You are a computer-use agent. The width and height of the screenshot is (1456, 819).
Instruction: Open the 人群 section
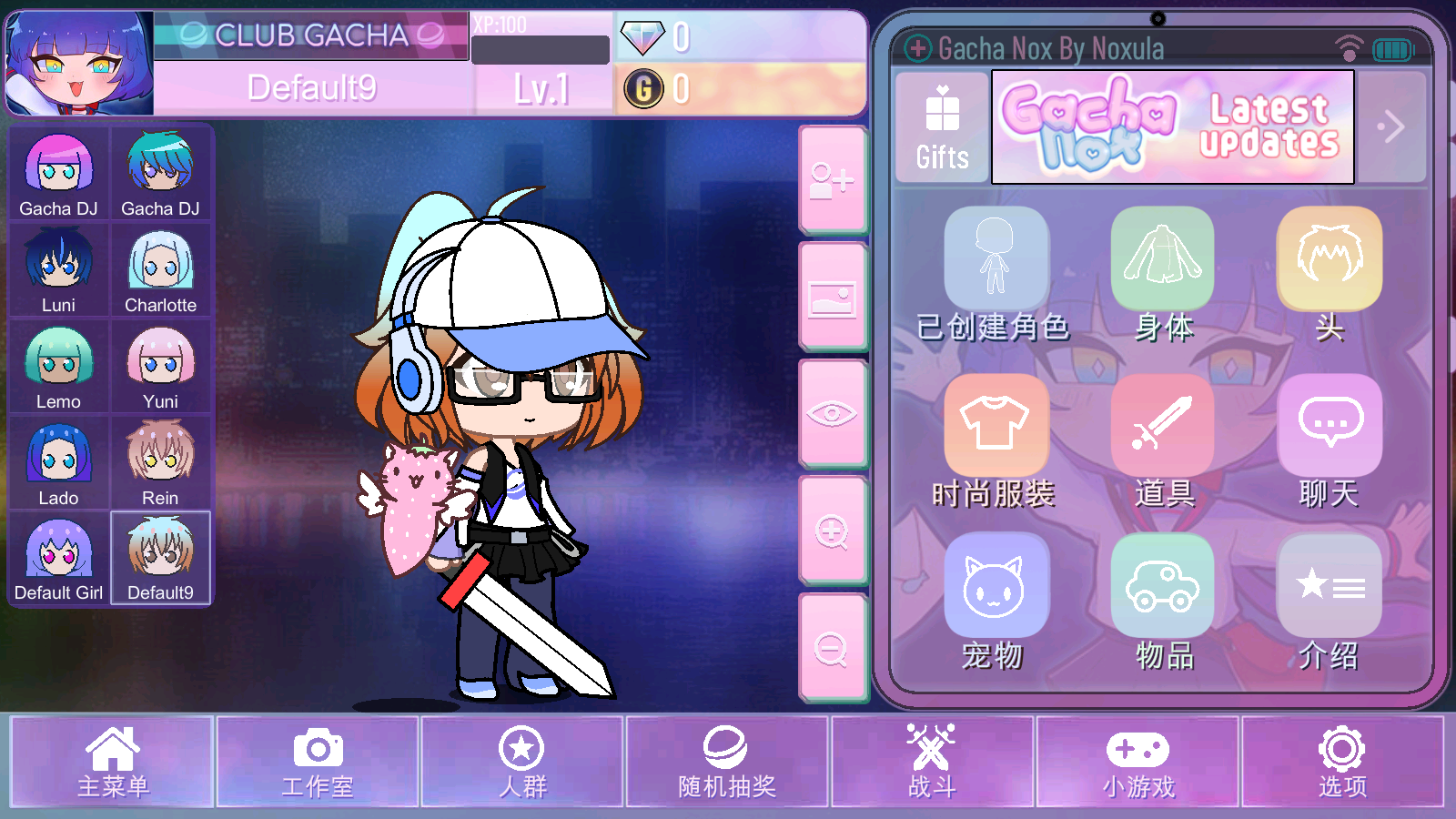[521, 762]
